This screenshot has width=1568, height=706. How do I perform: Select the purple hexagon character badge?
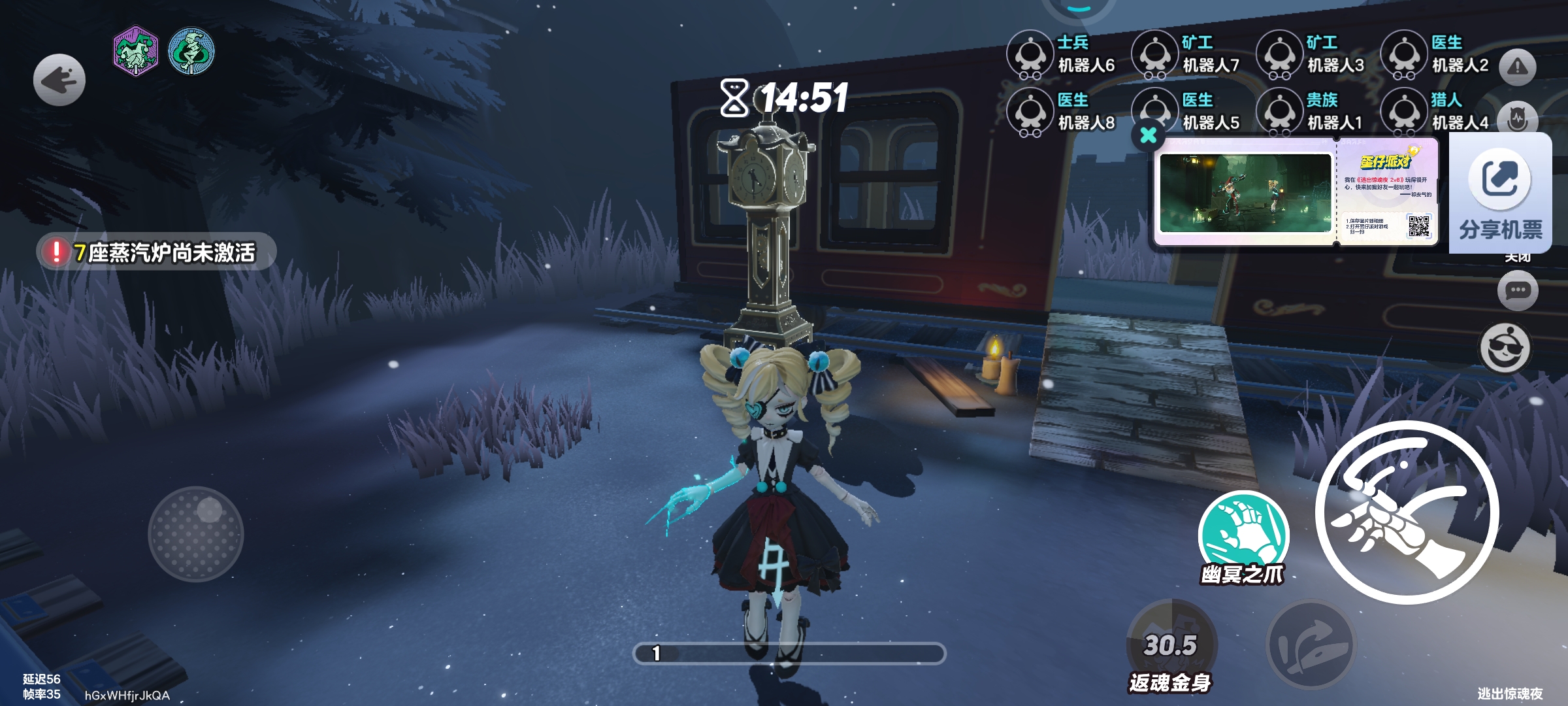click(135, 51)
